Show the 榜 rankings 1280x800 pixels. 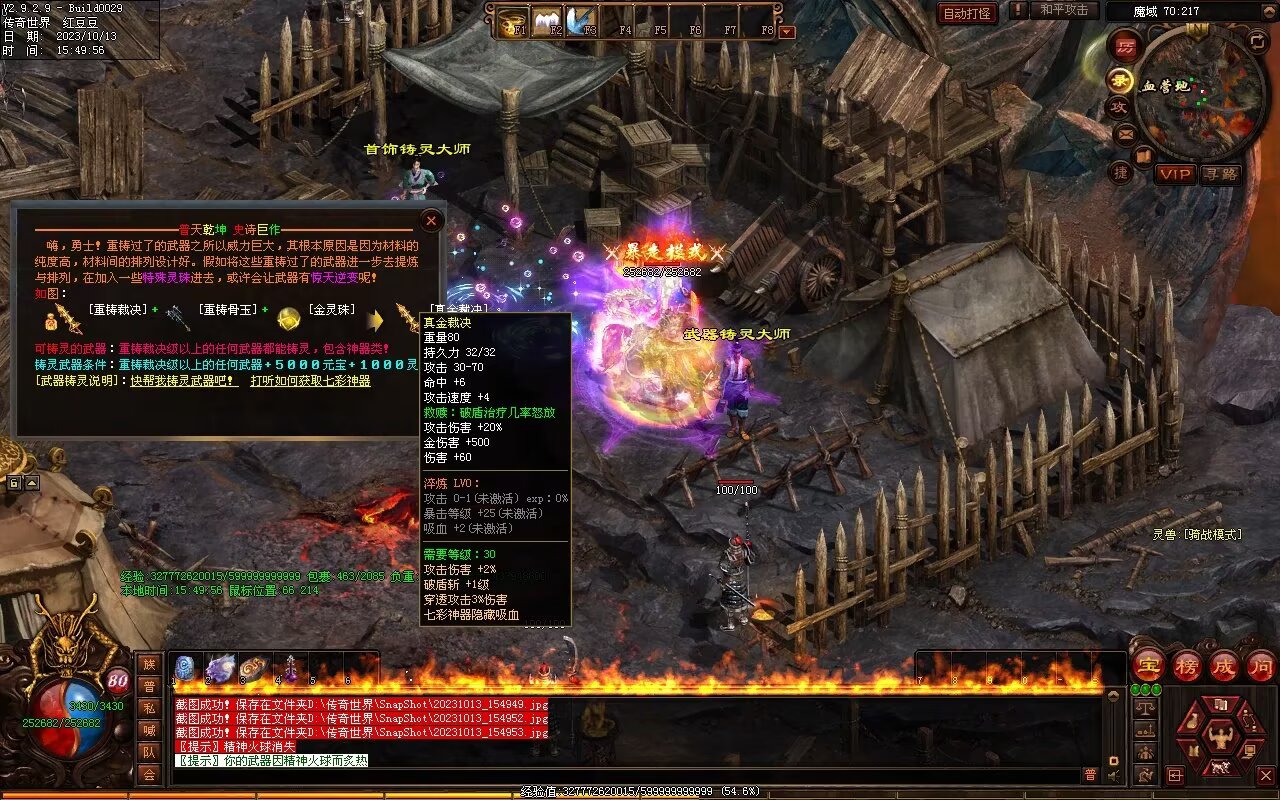(x=1187, y=665)
